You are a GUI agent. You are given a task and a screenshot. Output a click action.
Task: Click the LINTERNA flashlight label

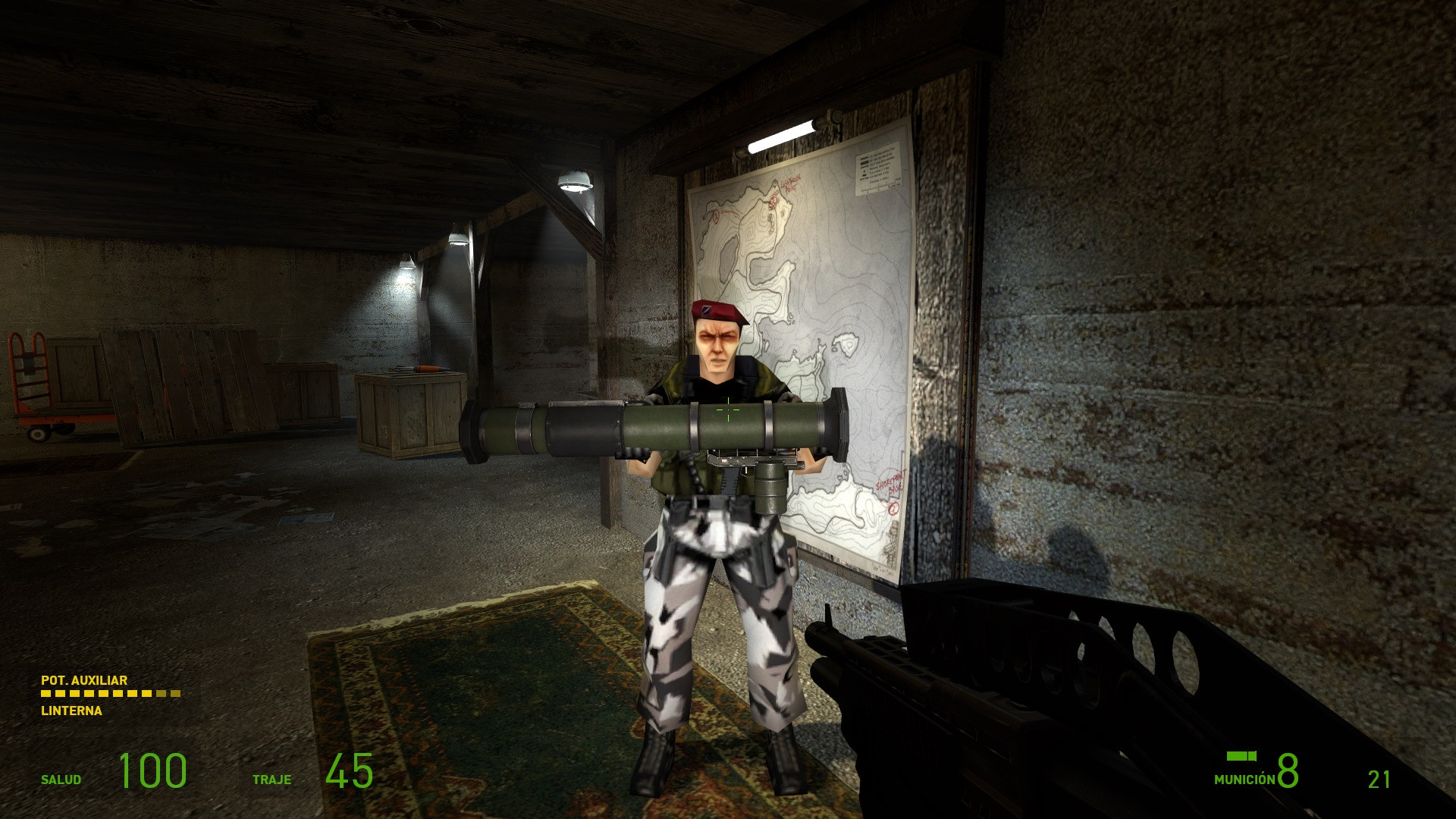71,711
